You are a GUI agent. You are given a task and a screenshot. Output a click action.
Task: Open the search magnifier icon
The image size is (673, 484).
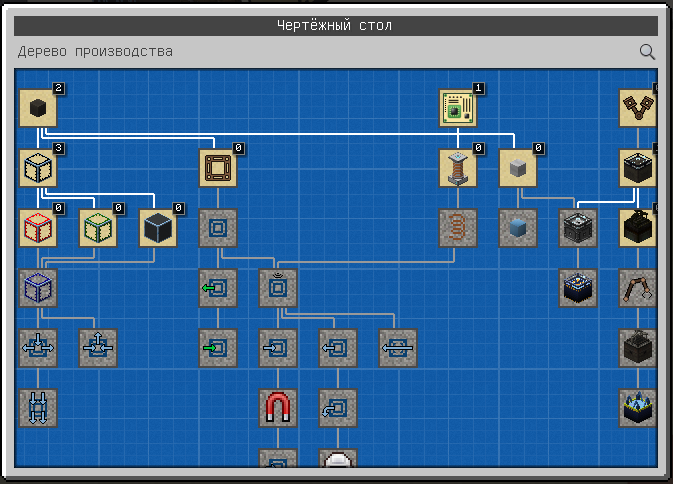coord(647,52)
